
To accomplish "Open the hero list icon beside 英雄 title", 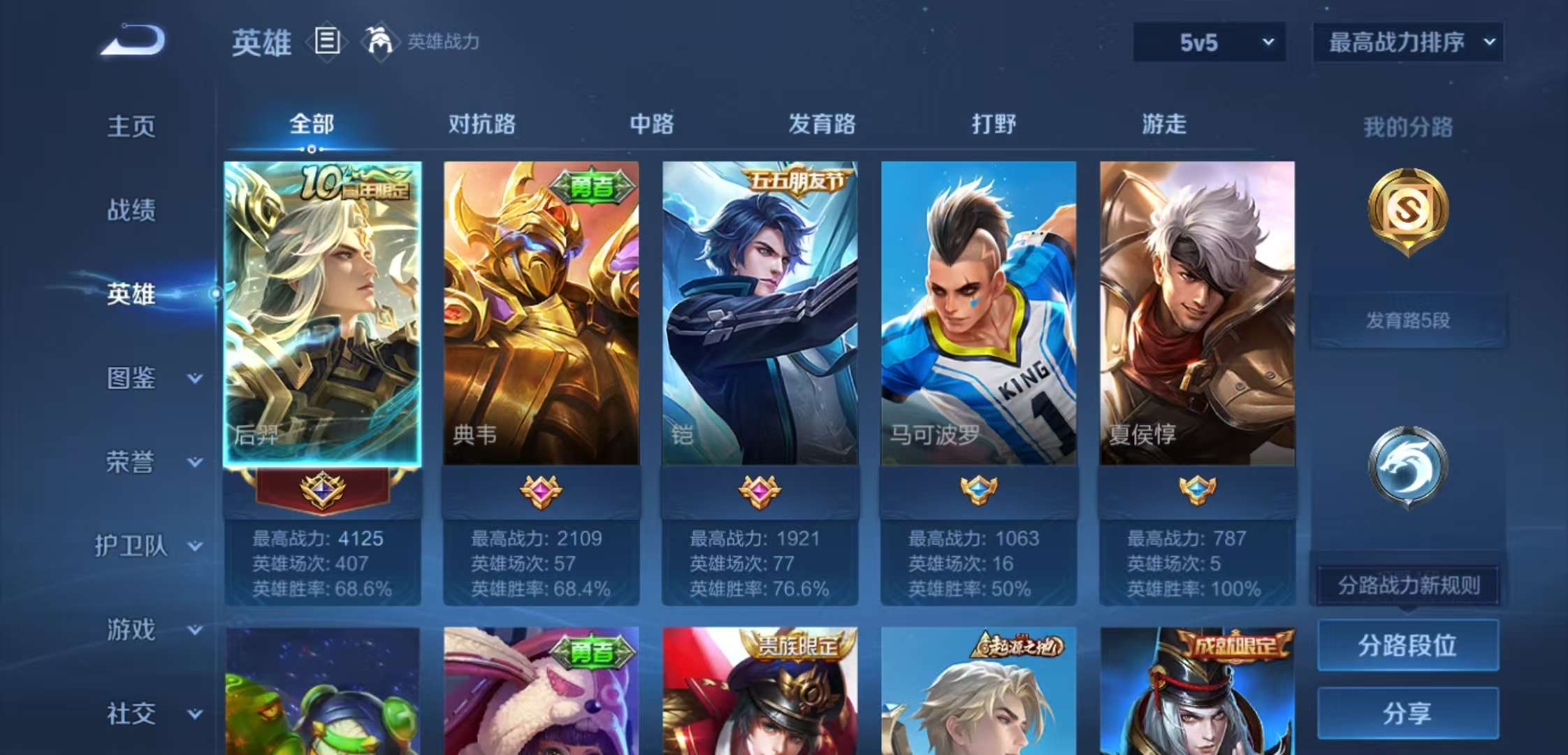I will tap(326, 42).
